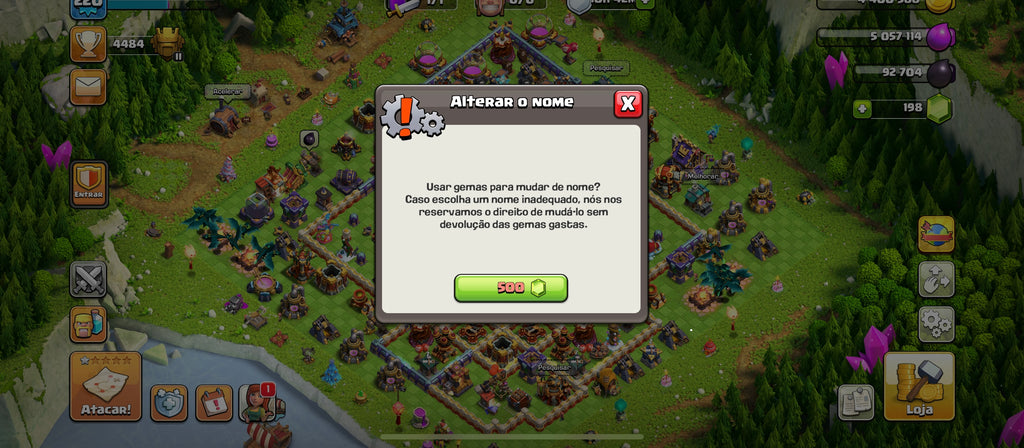Open the clan shield Entrar button
This screenshot has height=448, width=1024.
(89, 184)
